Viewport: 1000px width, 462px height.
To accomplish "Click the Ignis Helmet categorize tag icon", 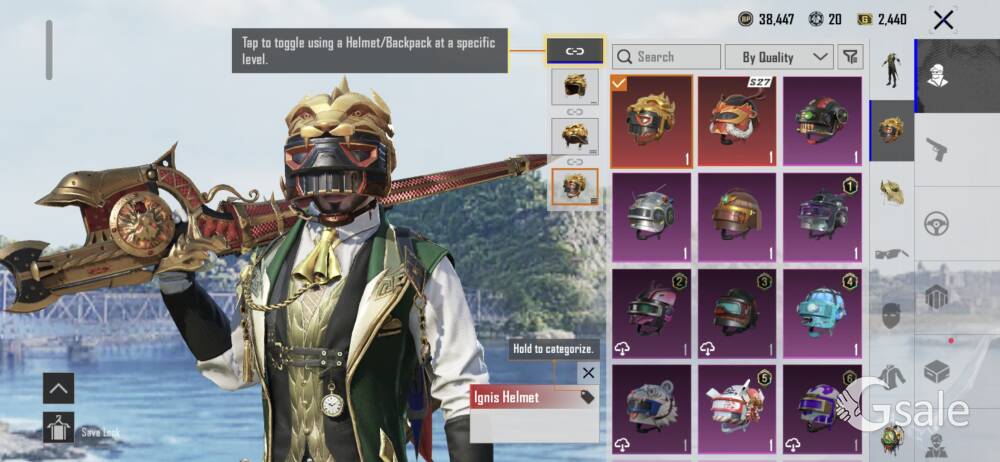I will coord(587,398).
